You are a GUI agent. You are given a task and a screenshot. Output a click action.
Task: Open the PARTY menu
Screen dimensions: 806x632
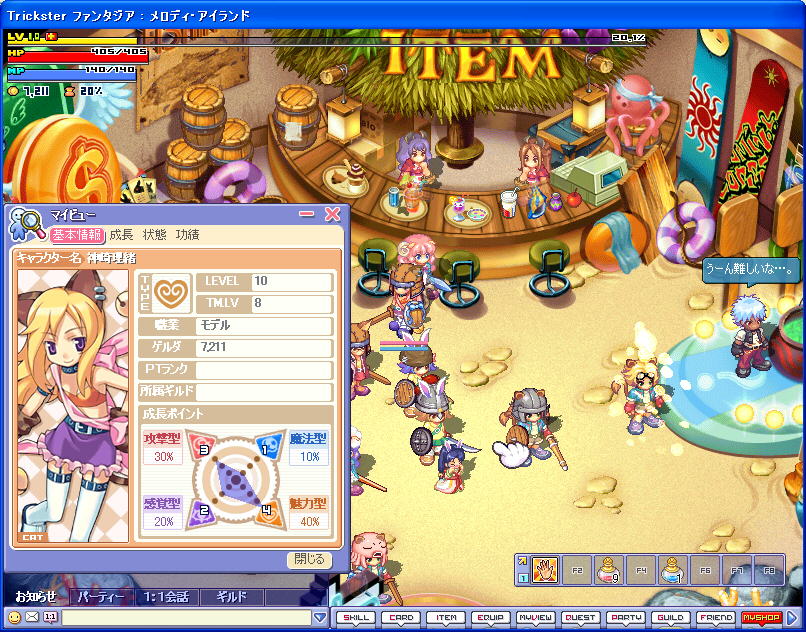[625, 618]
